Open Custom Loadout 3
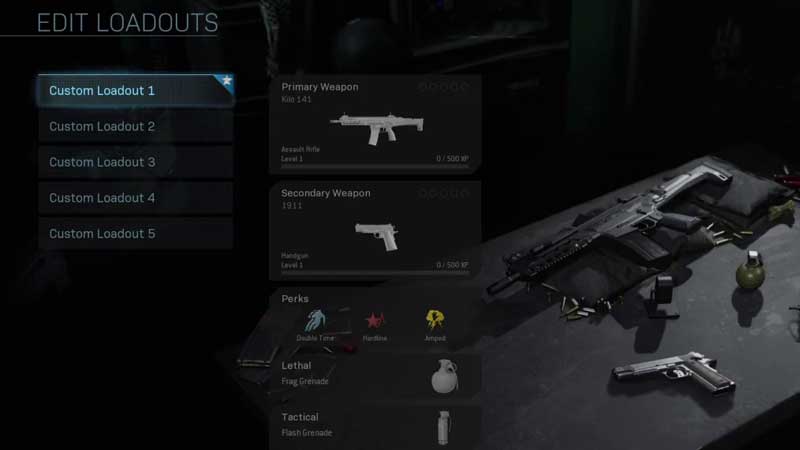Viewport: 800px width, 450px height. 135,162
